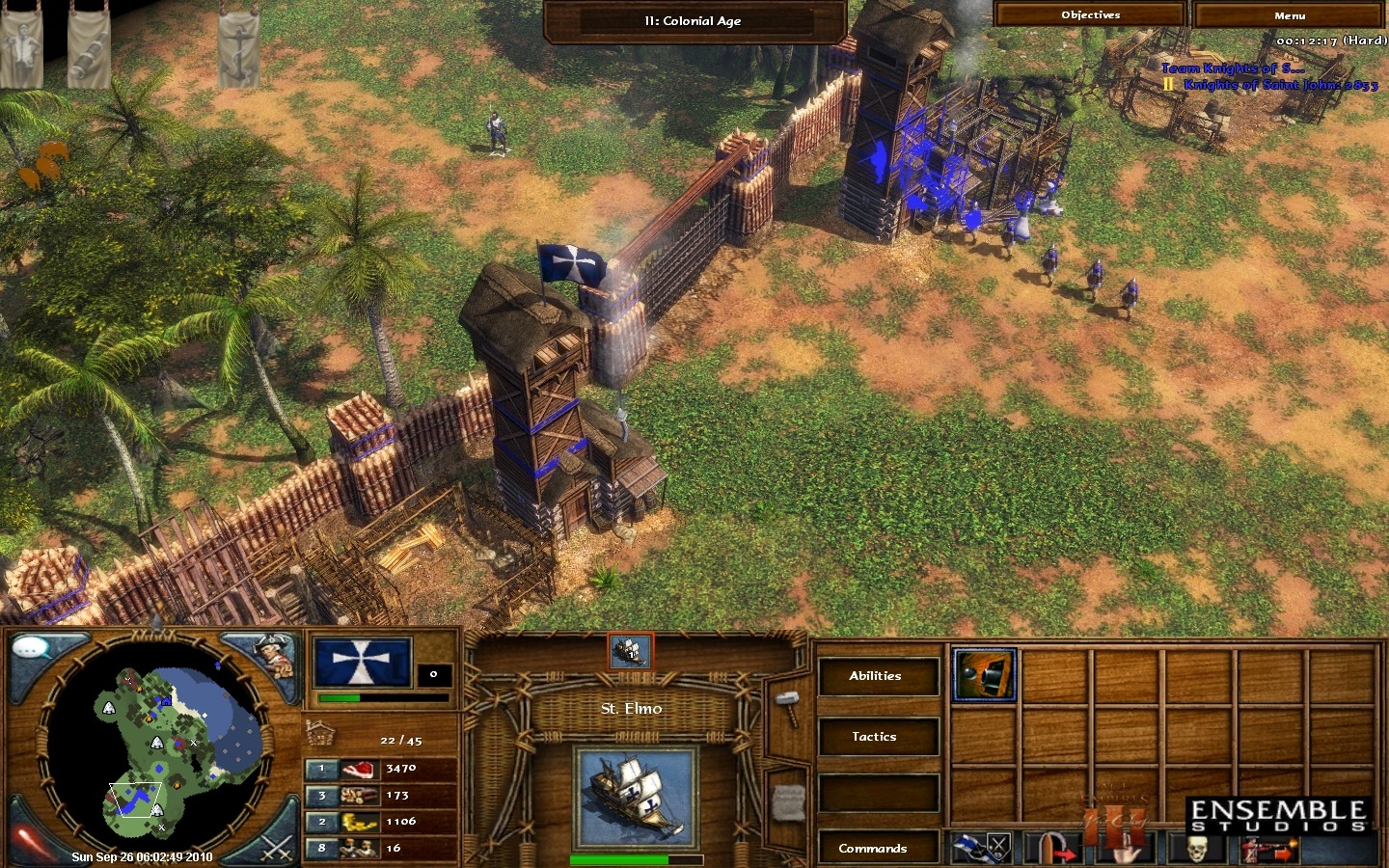Open the Home City flag panel

[362, 662]
